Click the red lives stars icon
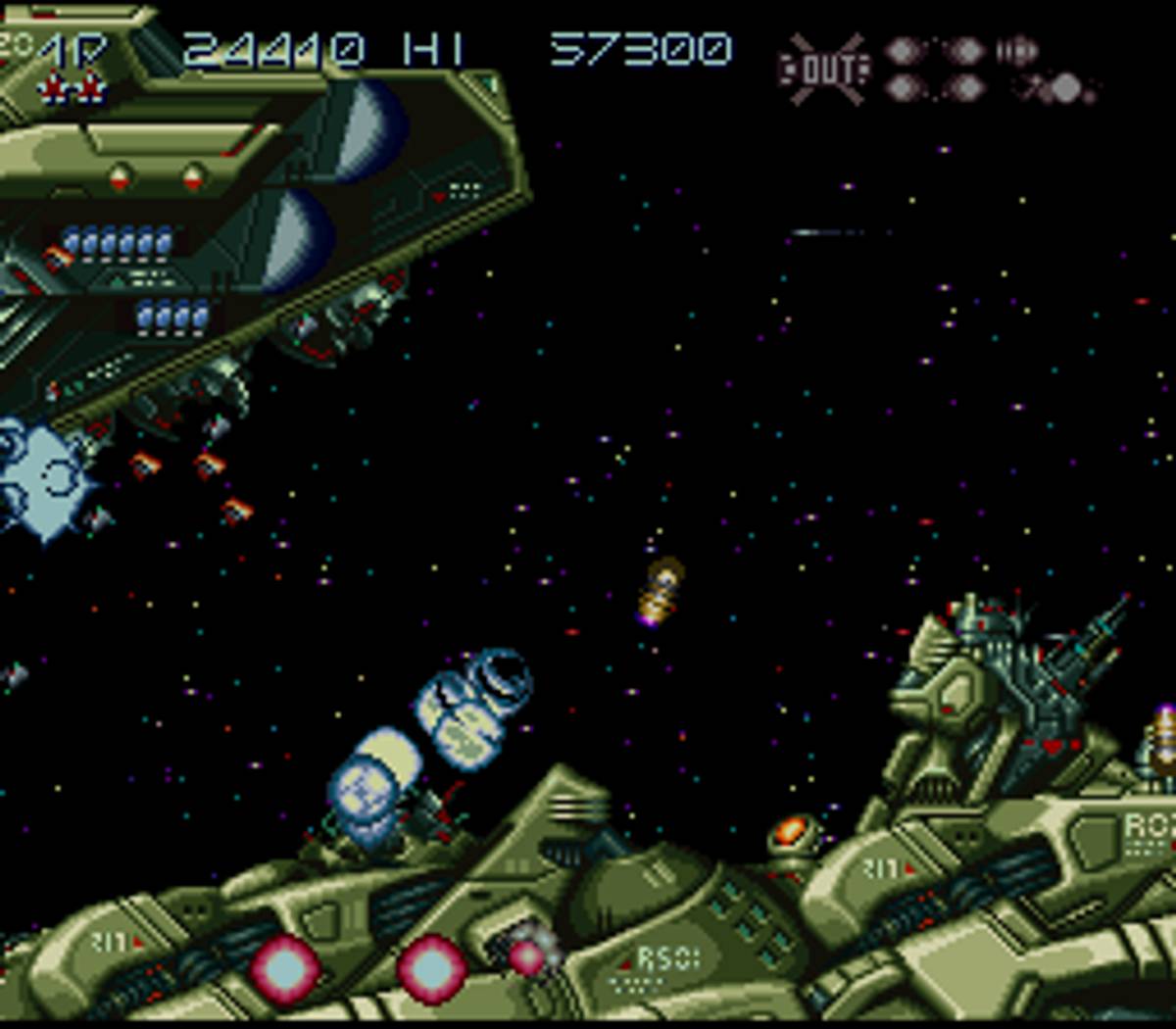Viewport: 1176px width, 1029px height. pyautogui.click(x=71, y=89)
